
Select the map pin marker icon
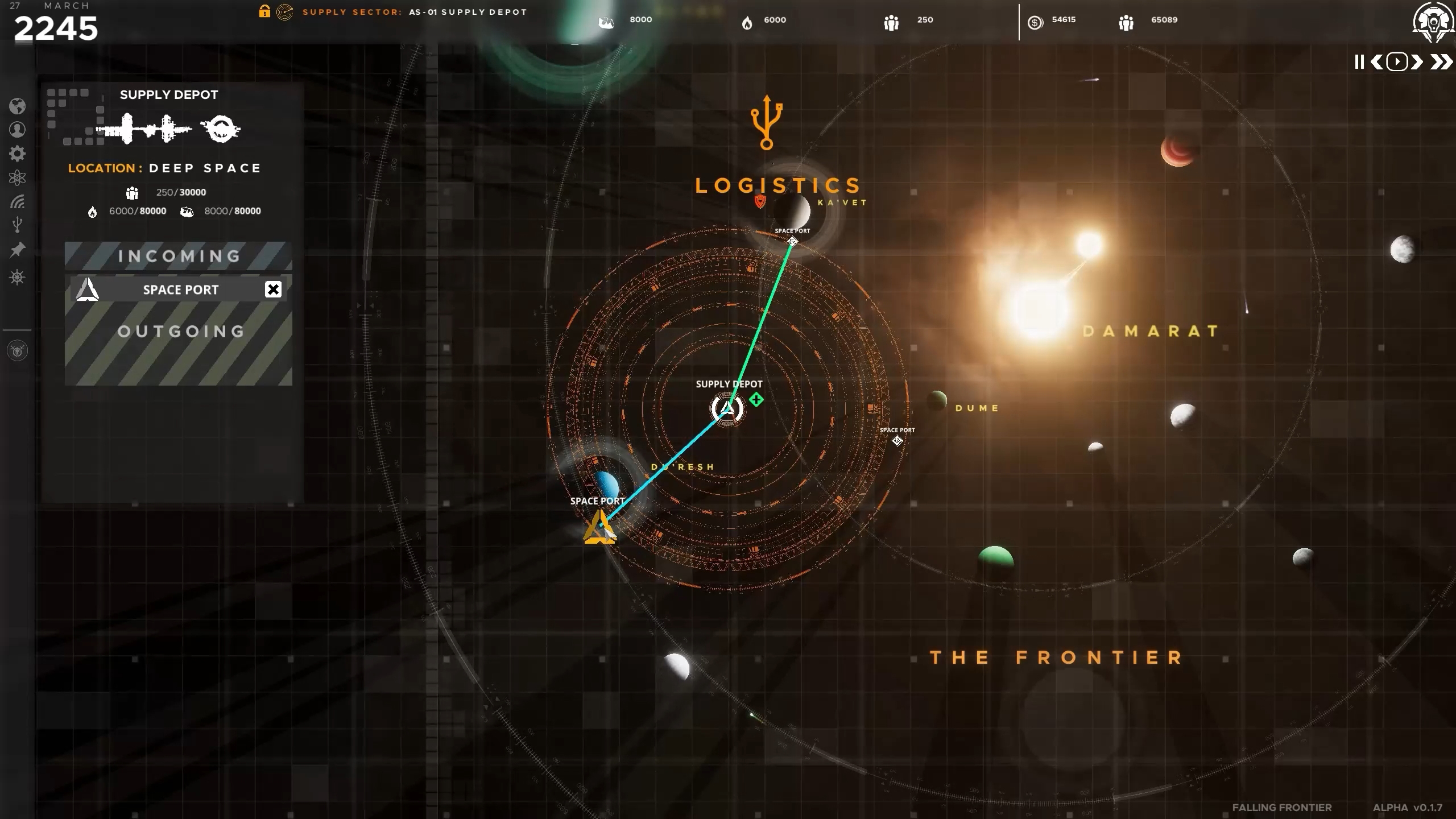18,249
